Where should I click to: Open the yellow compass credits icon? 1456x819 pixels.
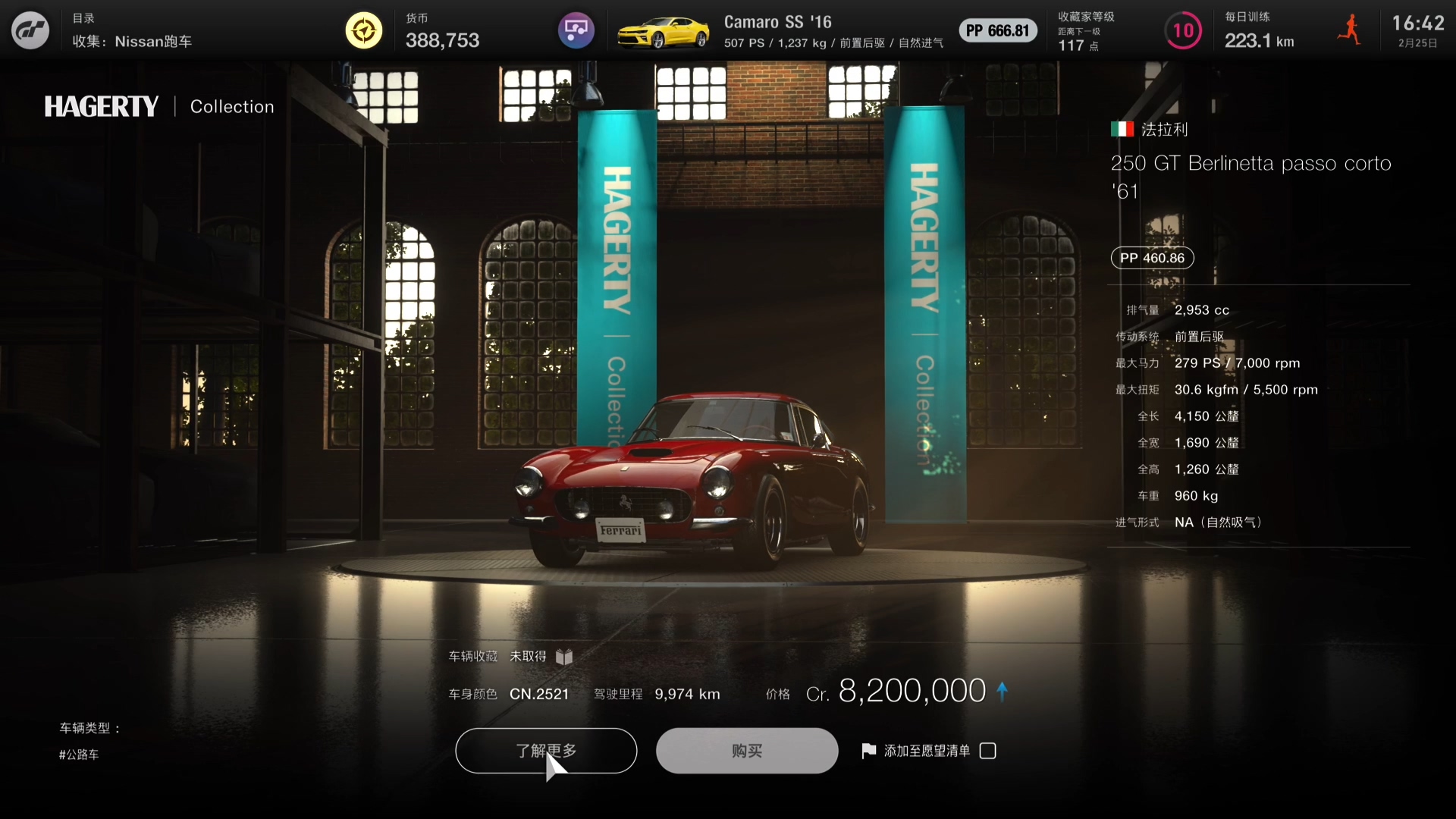click(x=363, y=30)
